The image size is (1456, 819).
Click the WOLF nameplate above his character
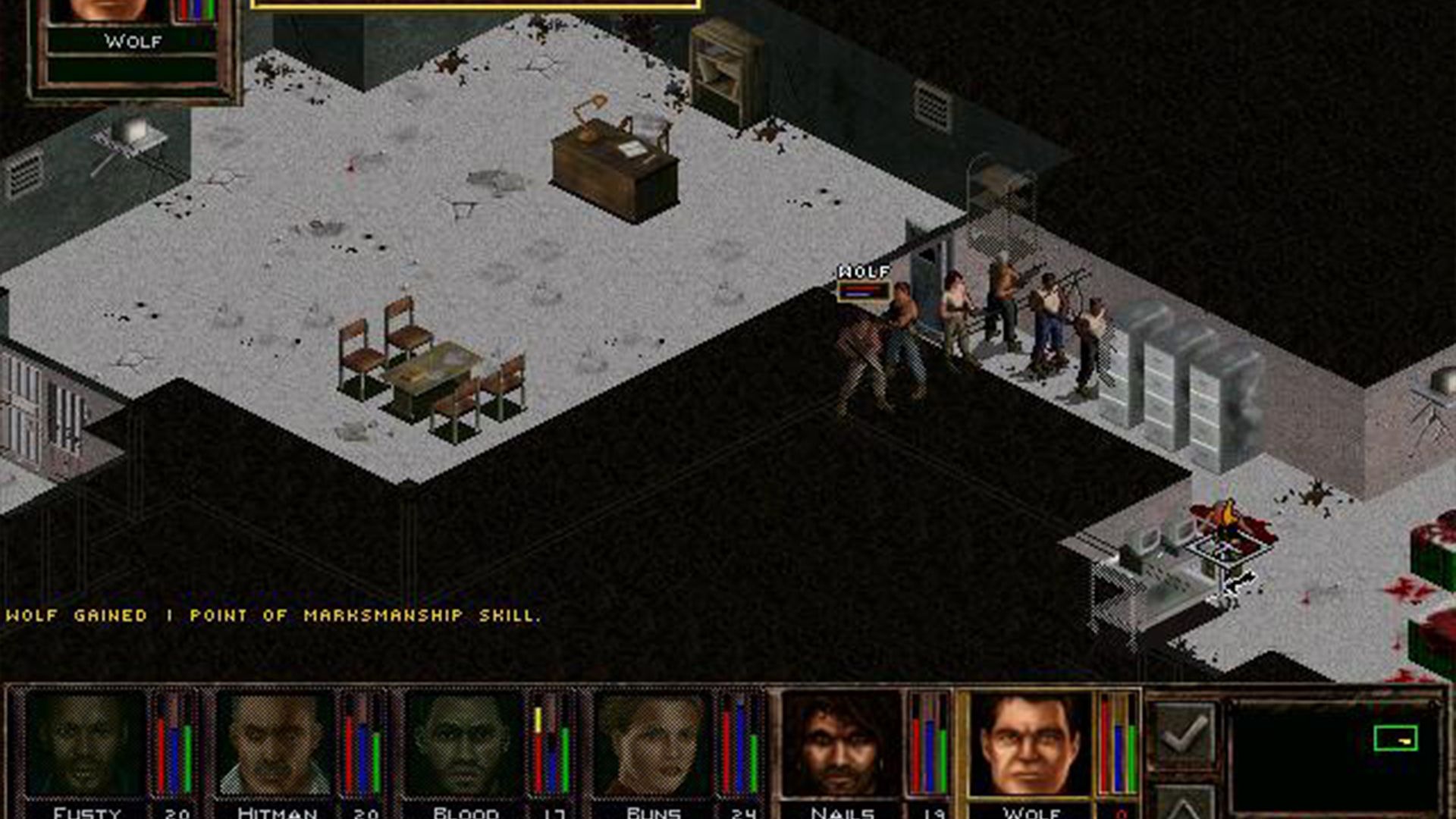863,269
